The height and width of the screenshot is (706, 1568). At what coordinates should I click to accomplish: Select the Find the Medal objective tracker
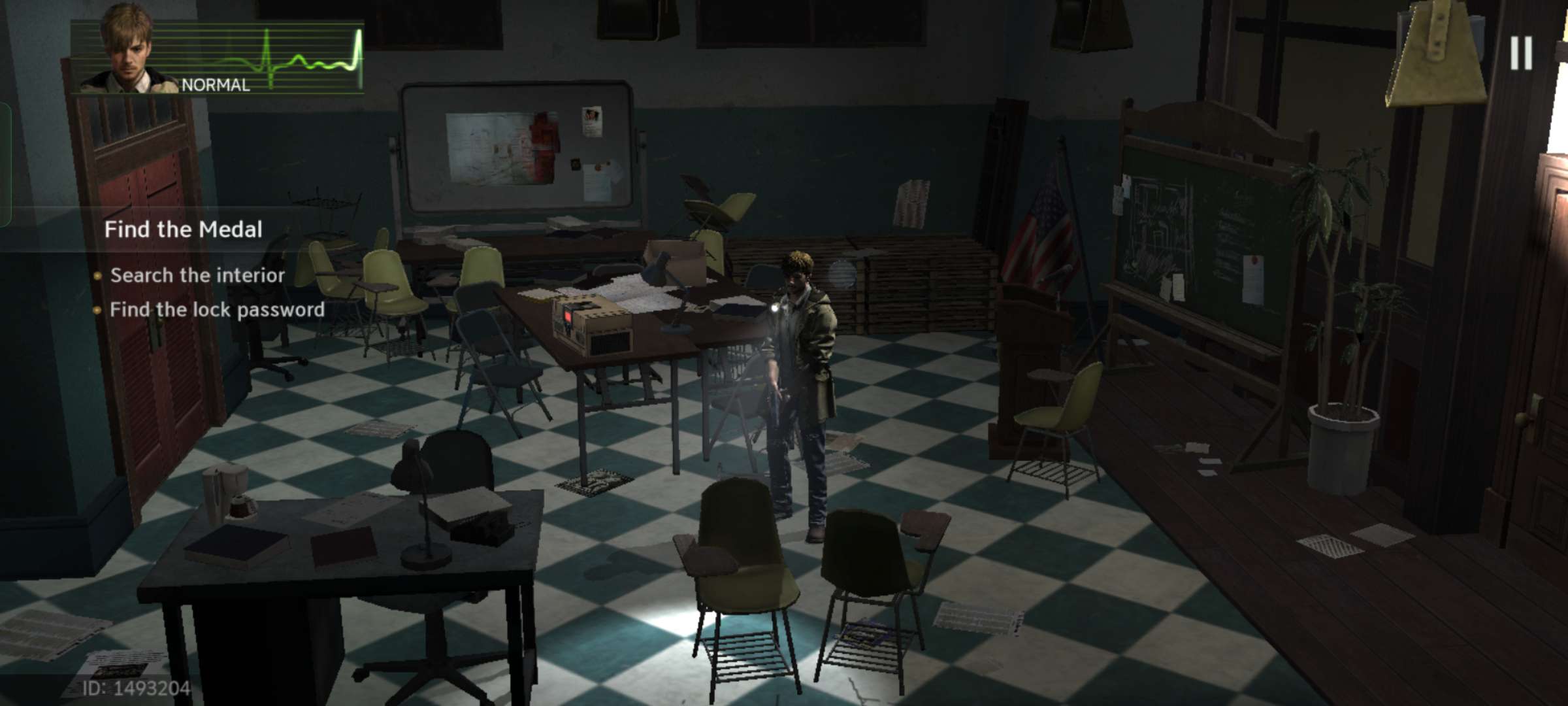tap(184, 229)
